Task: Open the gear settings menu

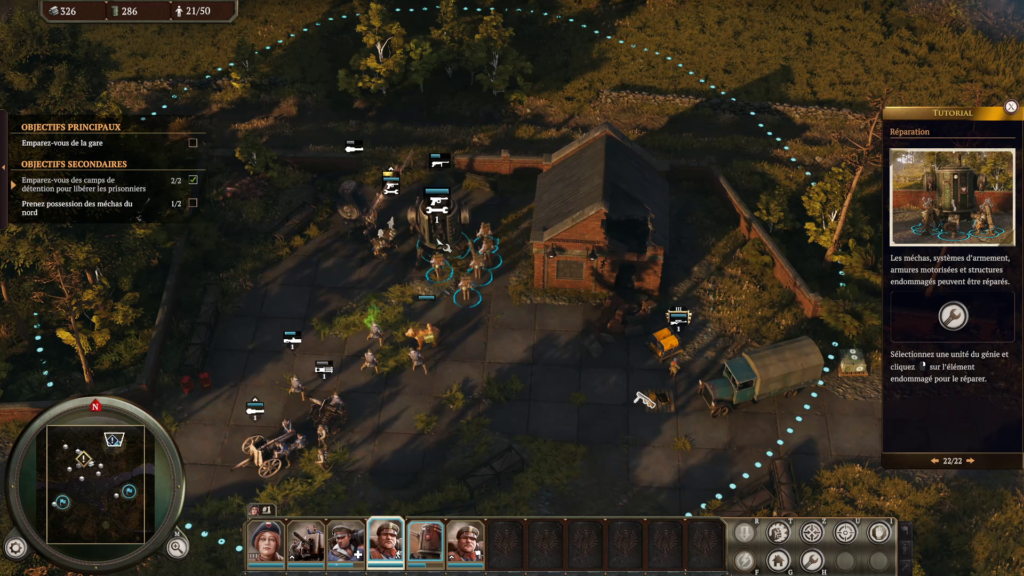Action: click(15, 547)
